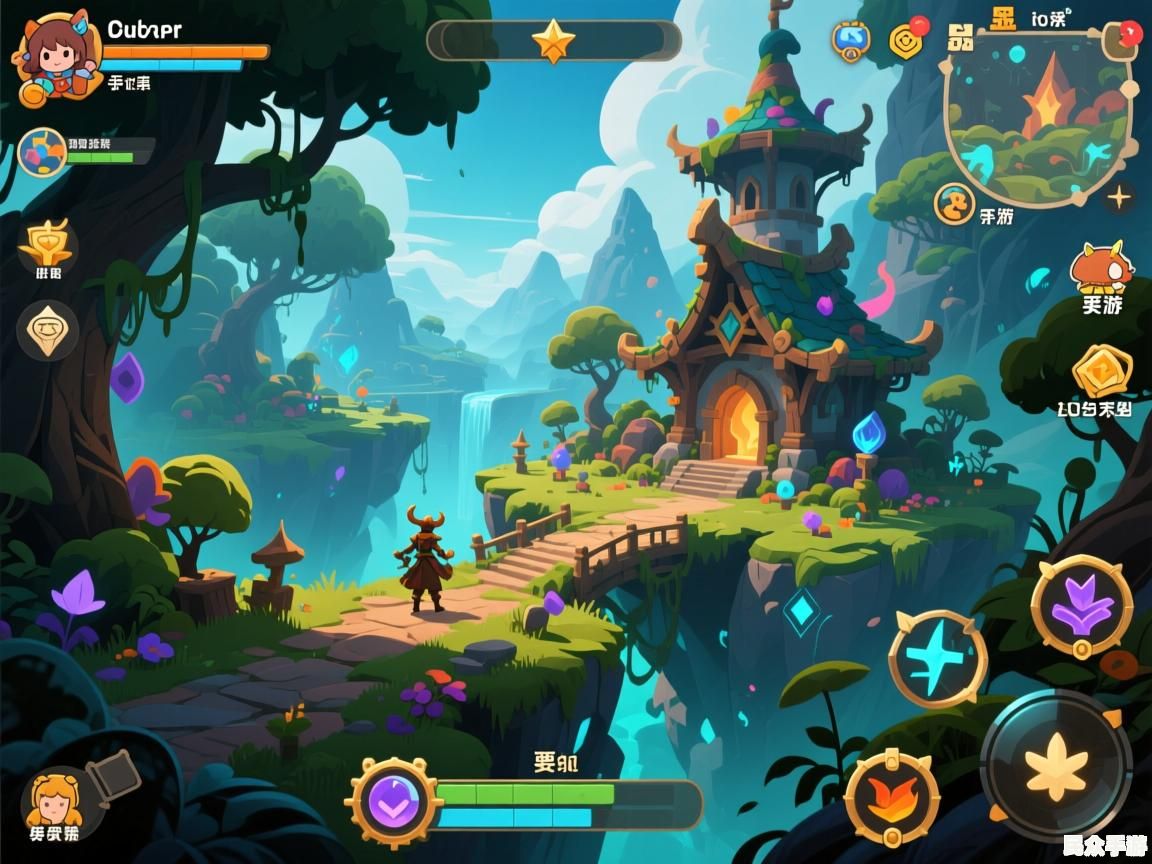Open the gold hexagon badge icon
Screen dimensions: 1152x864
(x=1102, y=372)
